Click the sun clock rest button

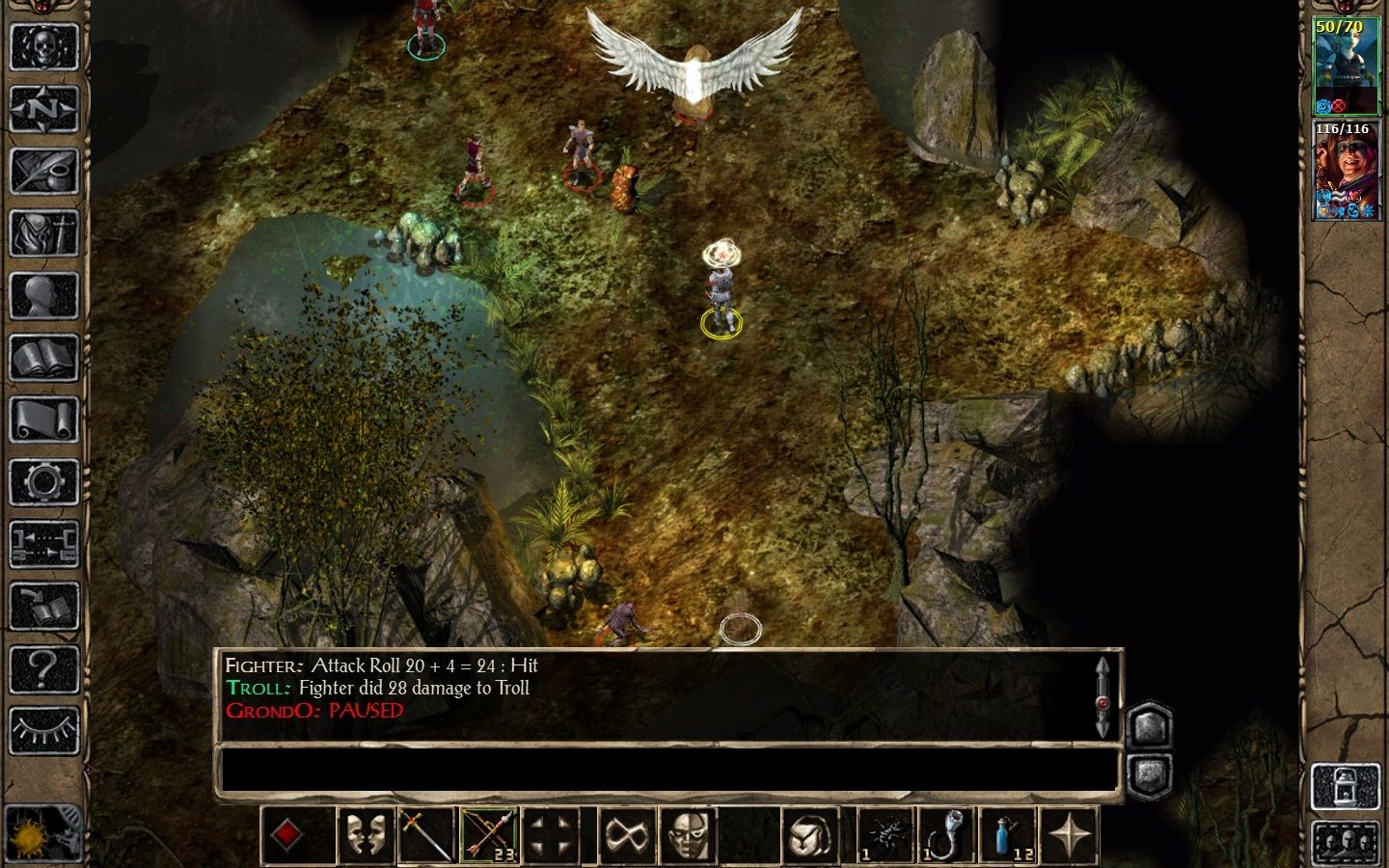pos(39,832)
